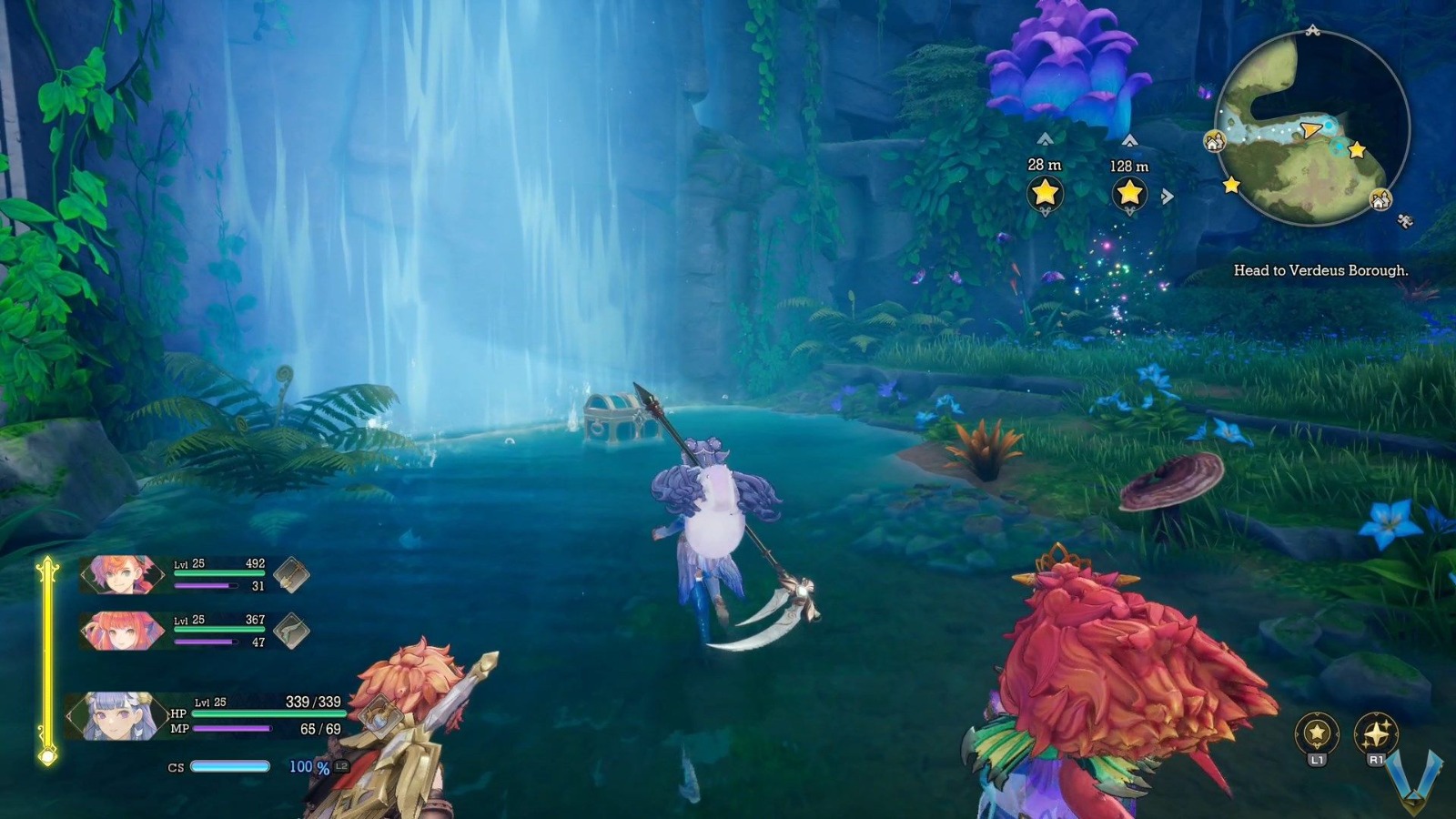Select the L1 star ability icon
The height and width of the screenshot is (819, 1456).
1317,733
